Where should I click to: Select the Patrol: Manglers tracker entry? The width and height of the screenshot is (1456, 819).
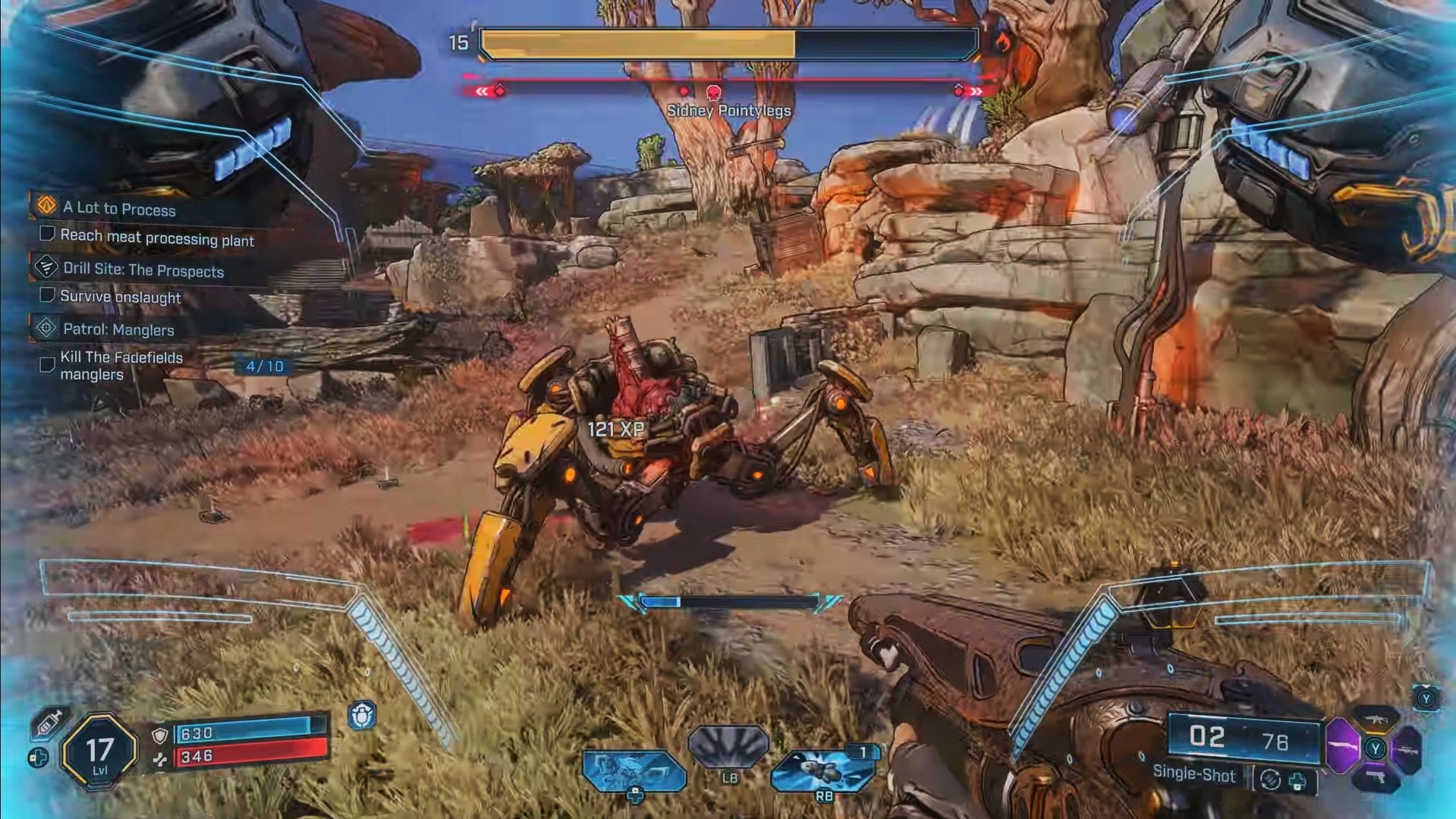pyautogui.click(x=118, y=329)
